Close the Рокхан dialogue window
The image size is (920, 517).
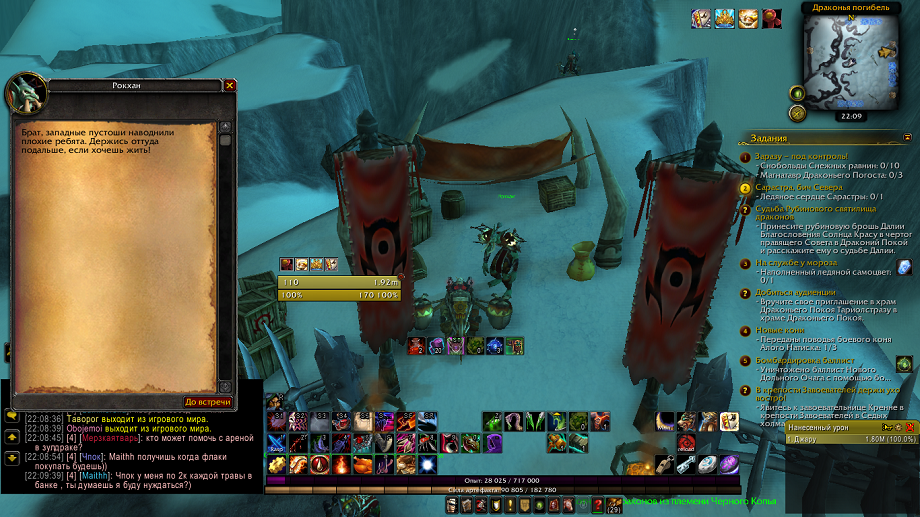230,86
